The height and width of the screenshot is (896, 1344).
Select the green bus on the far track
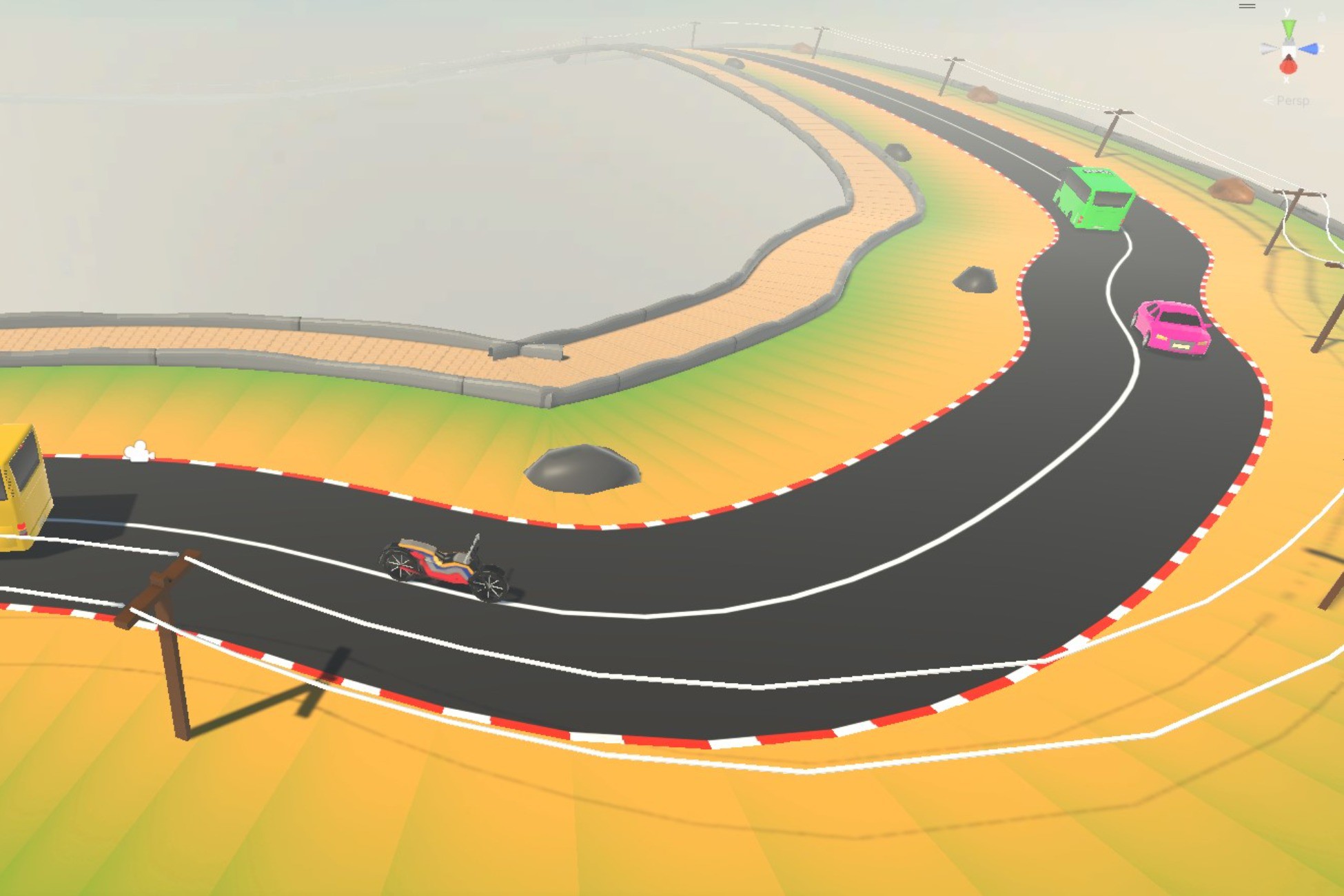tap(1096, 200)
